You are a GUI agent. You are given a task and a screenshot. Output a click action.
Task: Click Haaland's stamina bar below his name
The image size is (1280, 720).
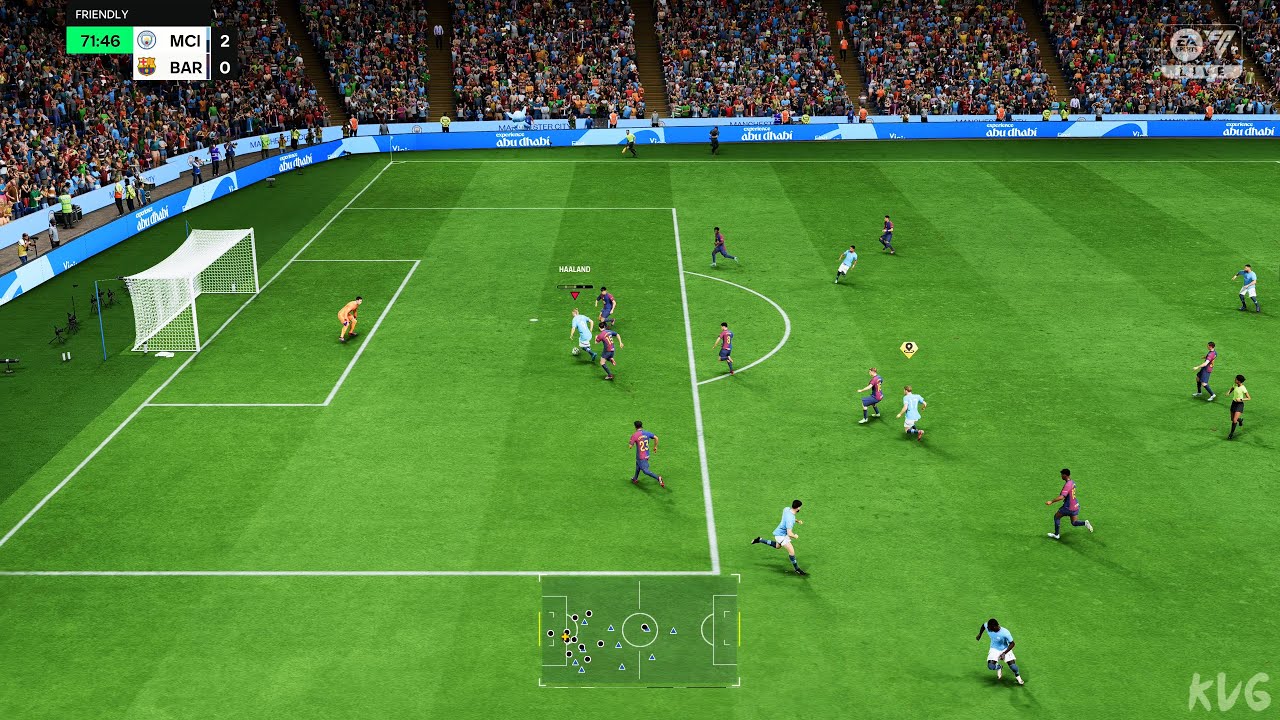(x=575, y=287)
